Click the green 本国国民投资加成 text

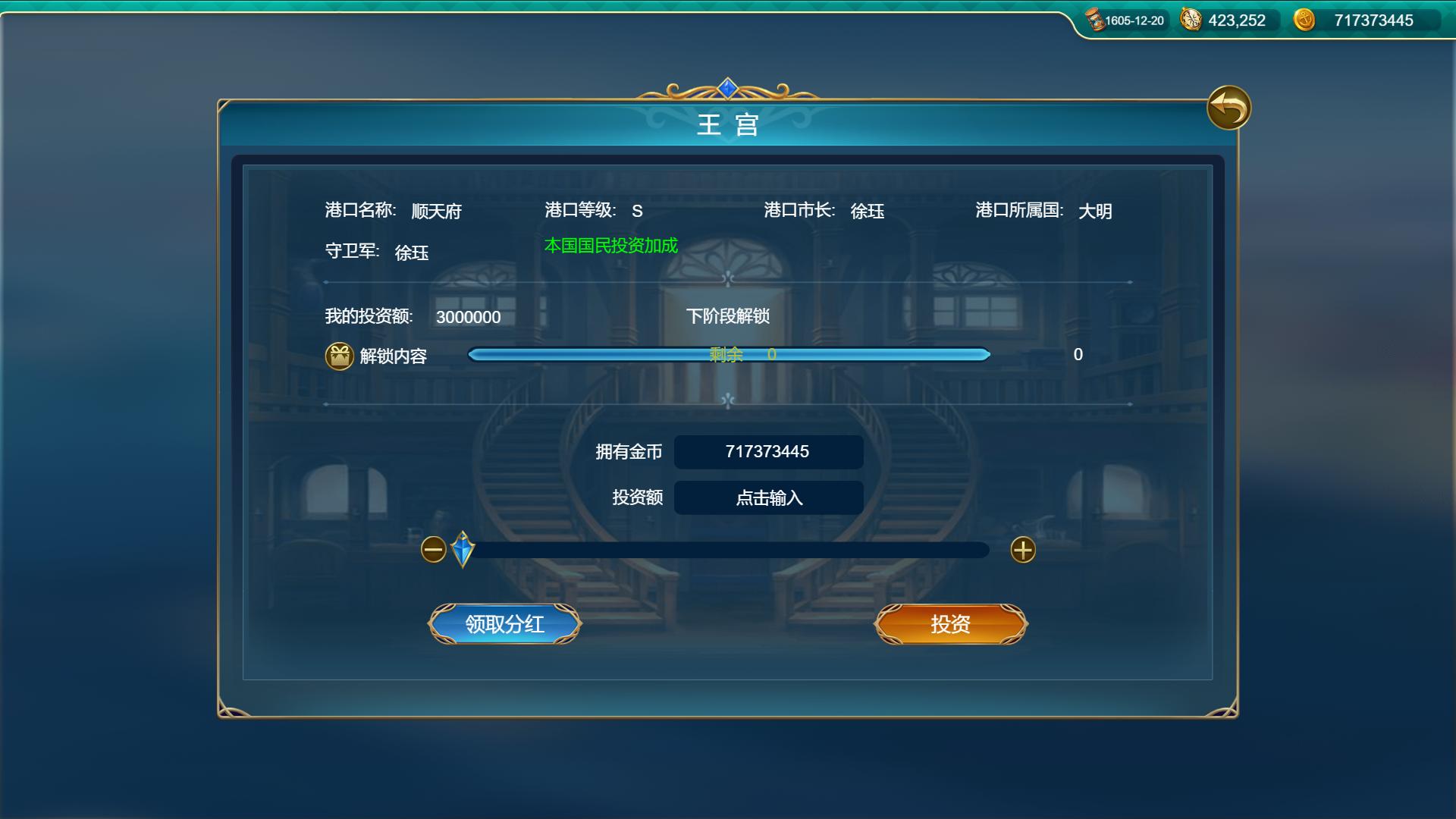point(610,245)
